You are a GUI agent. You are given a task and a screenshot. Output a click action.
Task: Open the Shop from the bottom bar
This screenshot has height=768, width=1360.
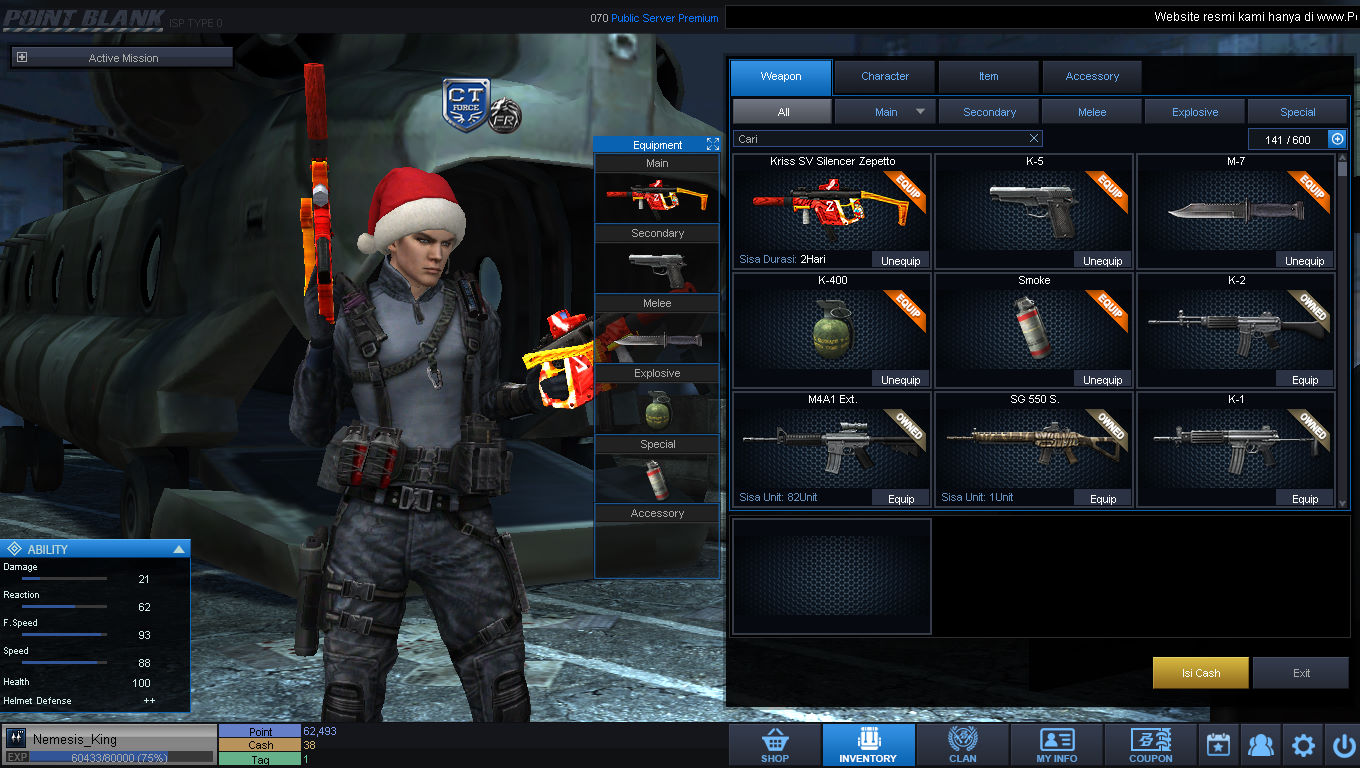(775, 745)
